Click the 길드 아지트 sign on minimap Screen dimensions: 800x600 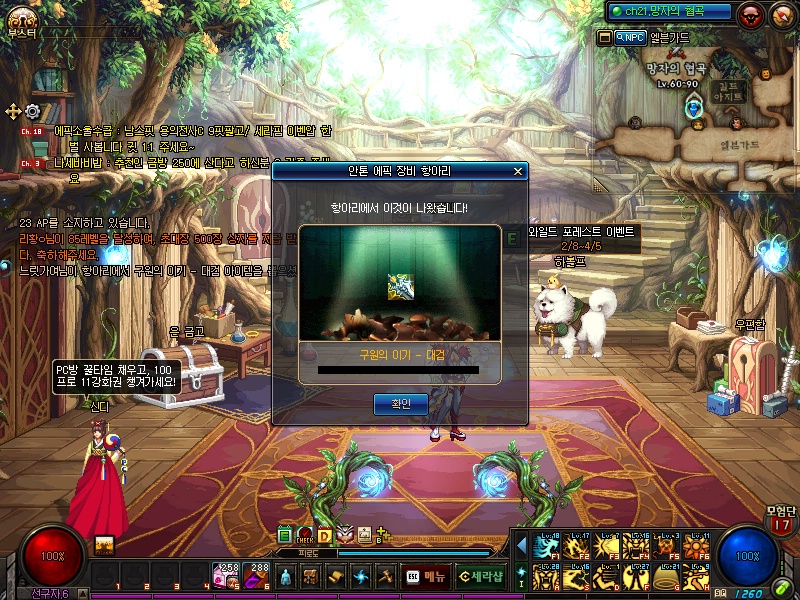tap(727, 92)
